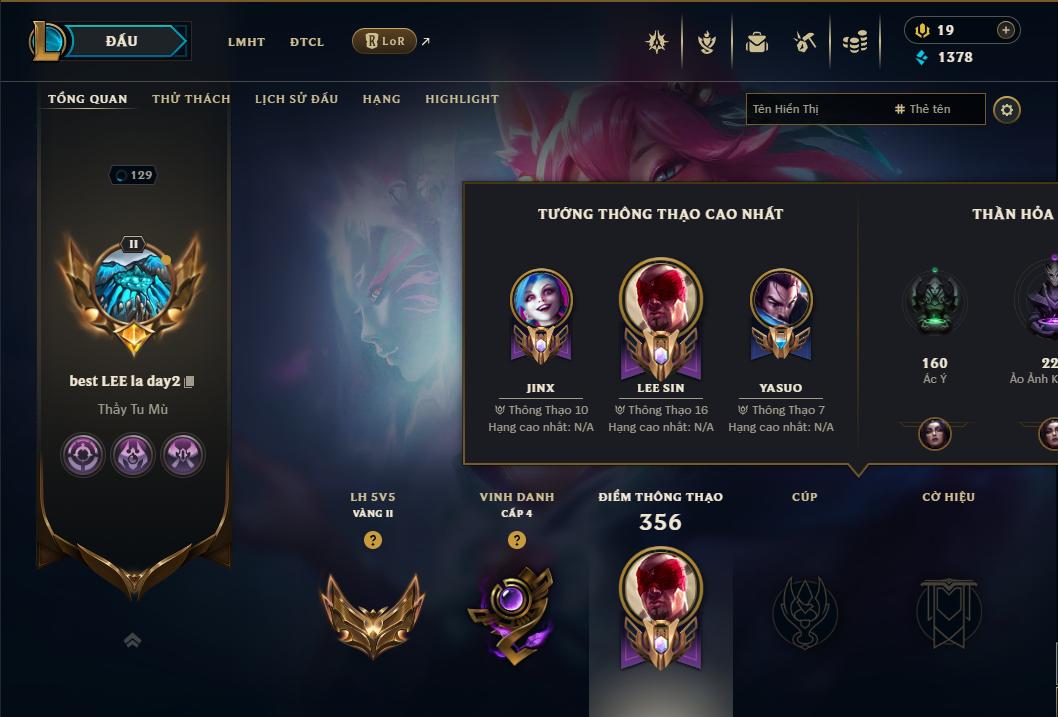Viewport: 1058px width, 717px height.
Task: Open the coin stack store icon
Action: [x=854, y=42]
